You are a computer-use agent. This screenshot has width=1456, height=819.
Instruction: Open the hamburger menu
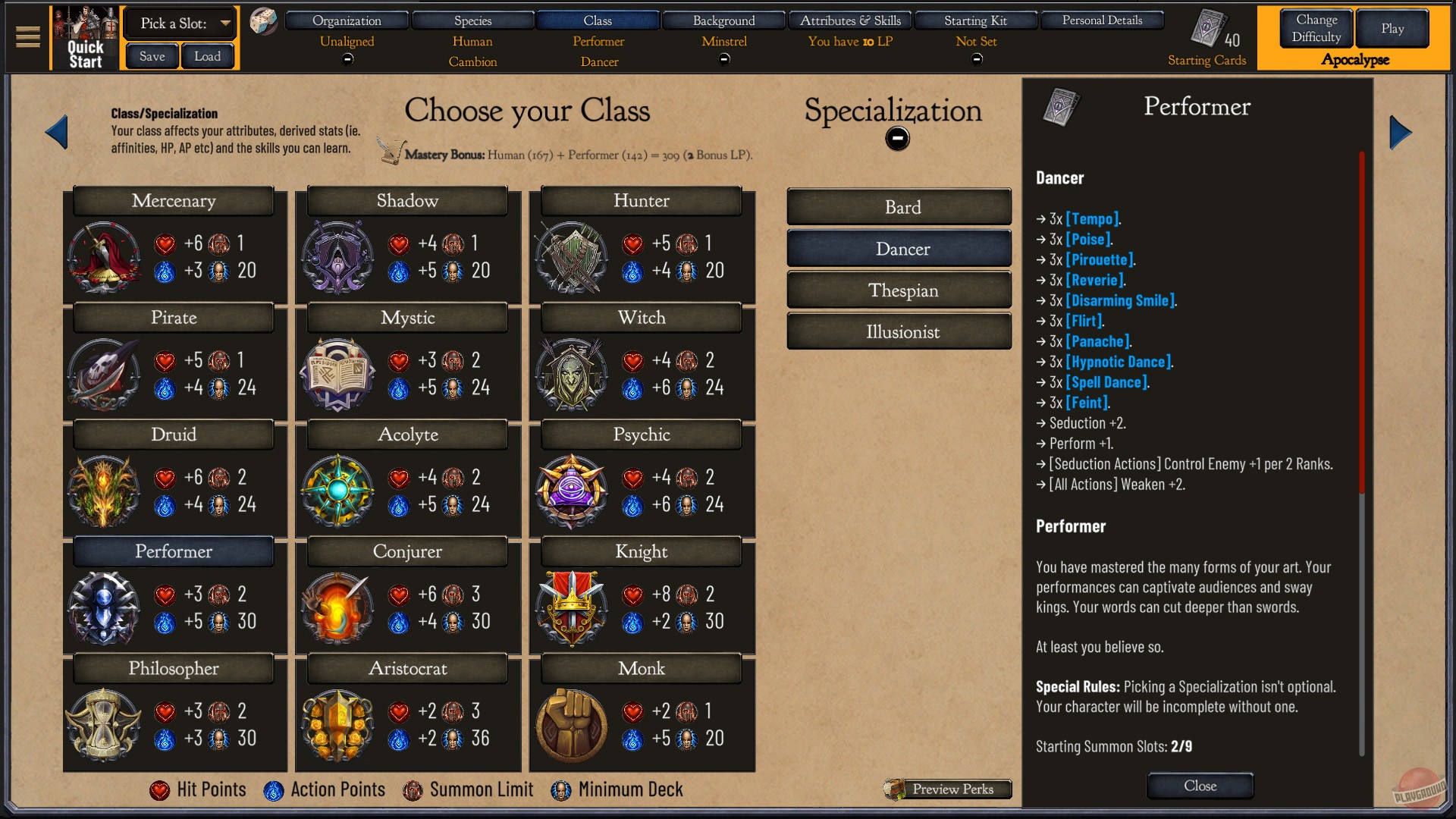[x=28, y=37]
